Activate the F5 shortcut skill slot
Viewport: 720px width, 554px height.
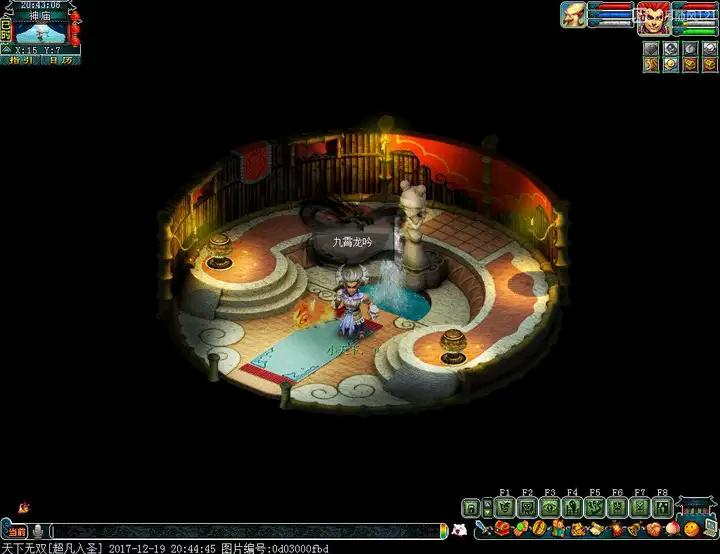tap(594, 507)
